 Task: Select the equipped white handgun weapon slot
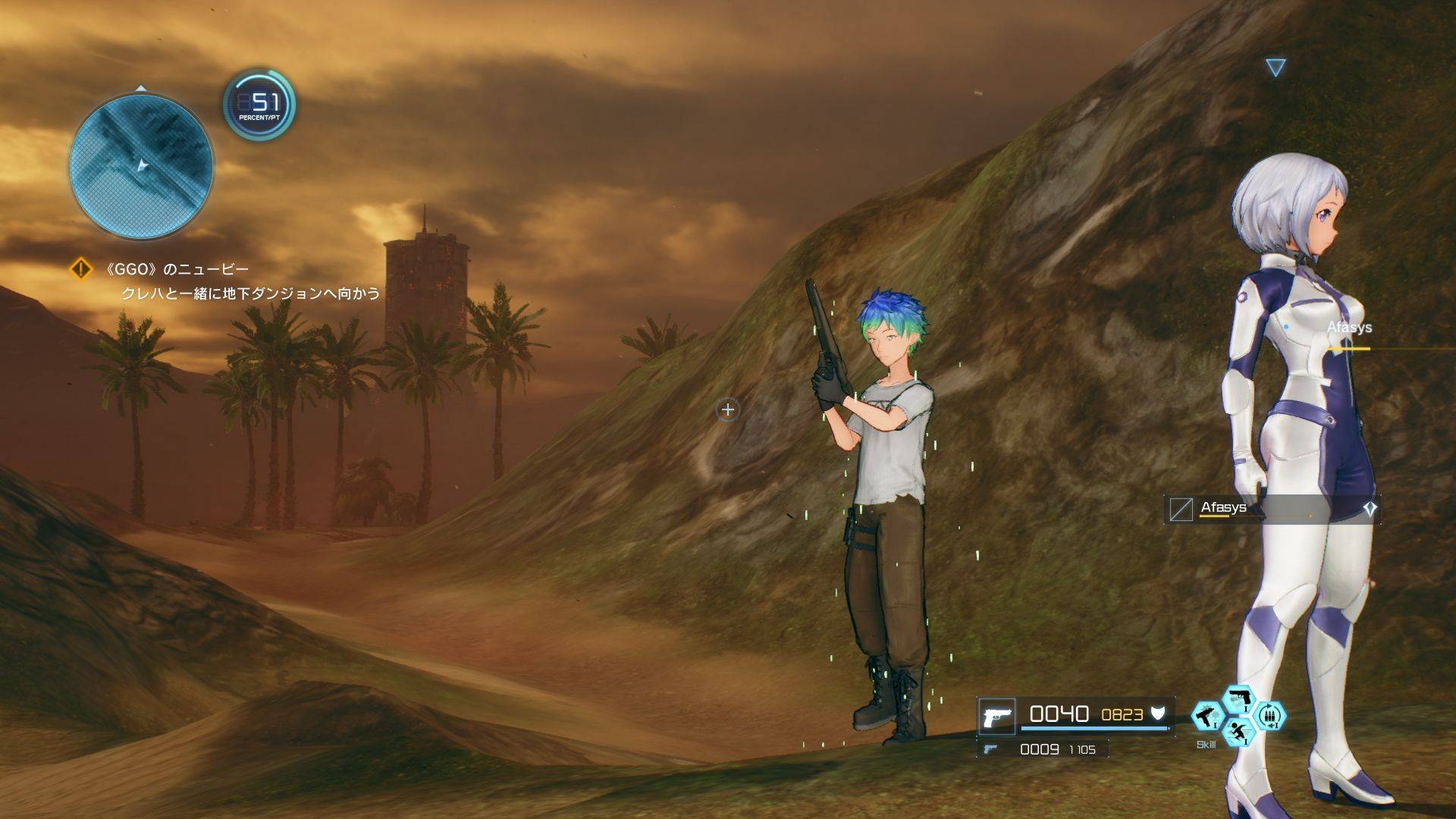point(996,716)
